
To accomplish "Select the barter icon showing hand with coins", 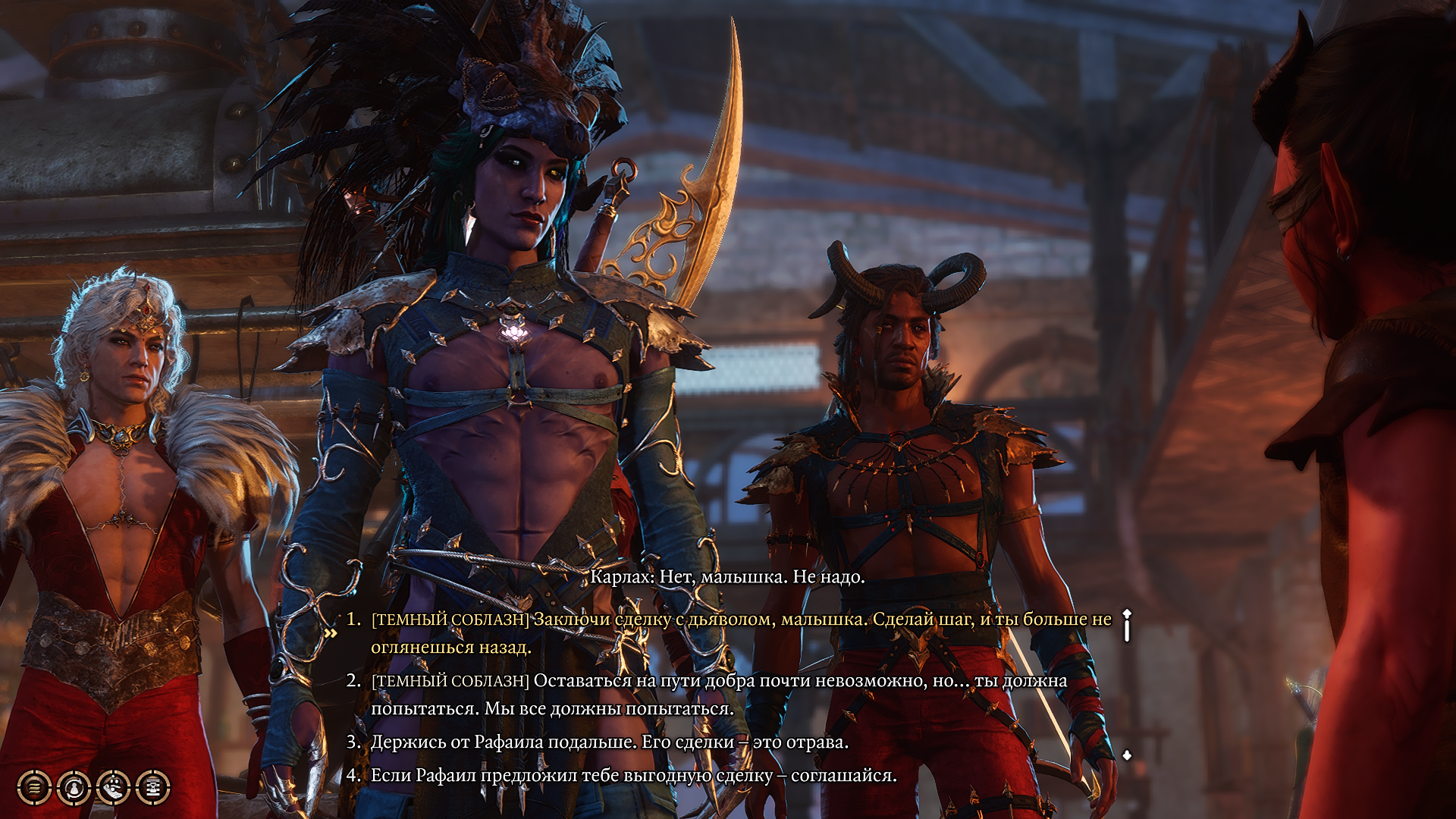I will (x=114, y=787).
